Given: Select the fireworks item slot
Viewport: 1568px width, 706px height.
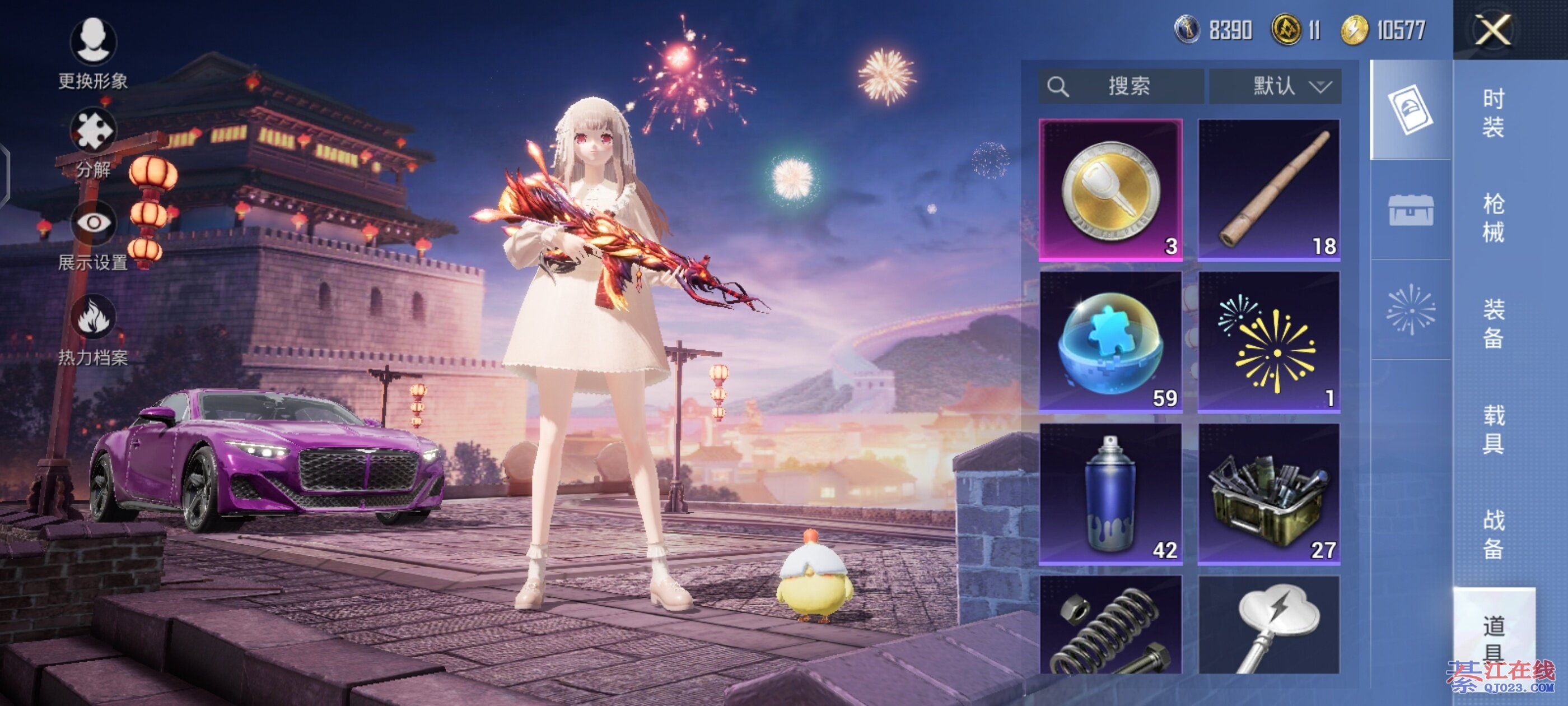Looking at the screenshot, I should (1268, 342).
